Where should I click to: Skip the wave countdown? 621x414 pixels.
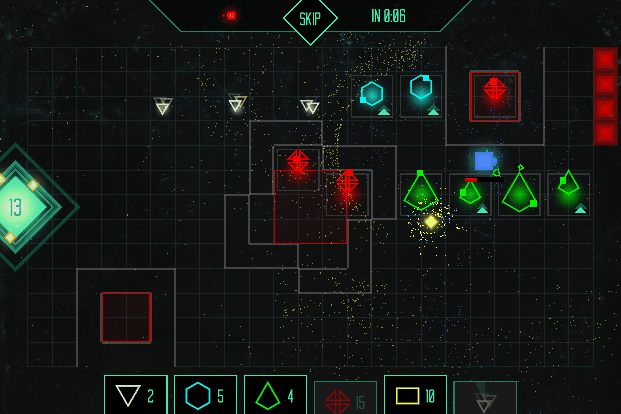tap(310, 19)
